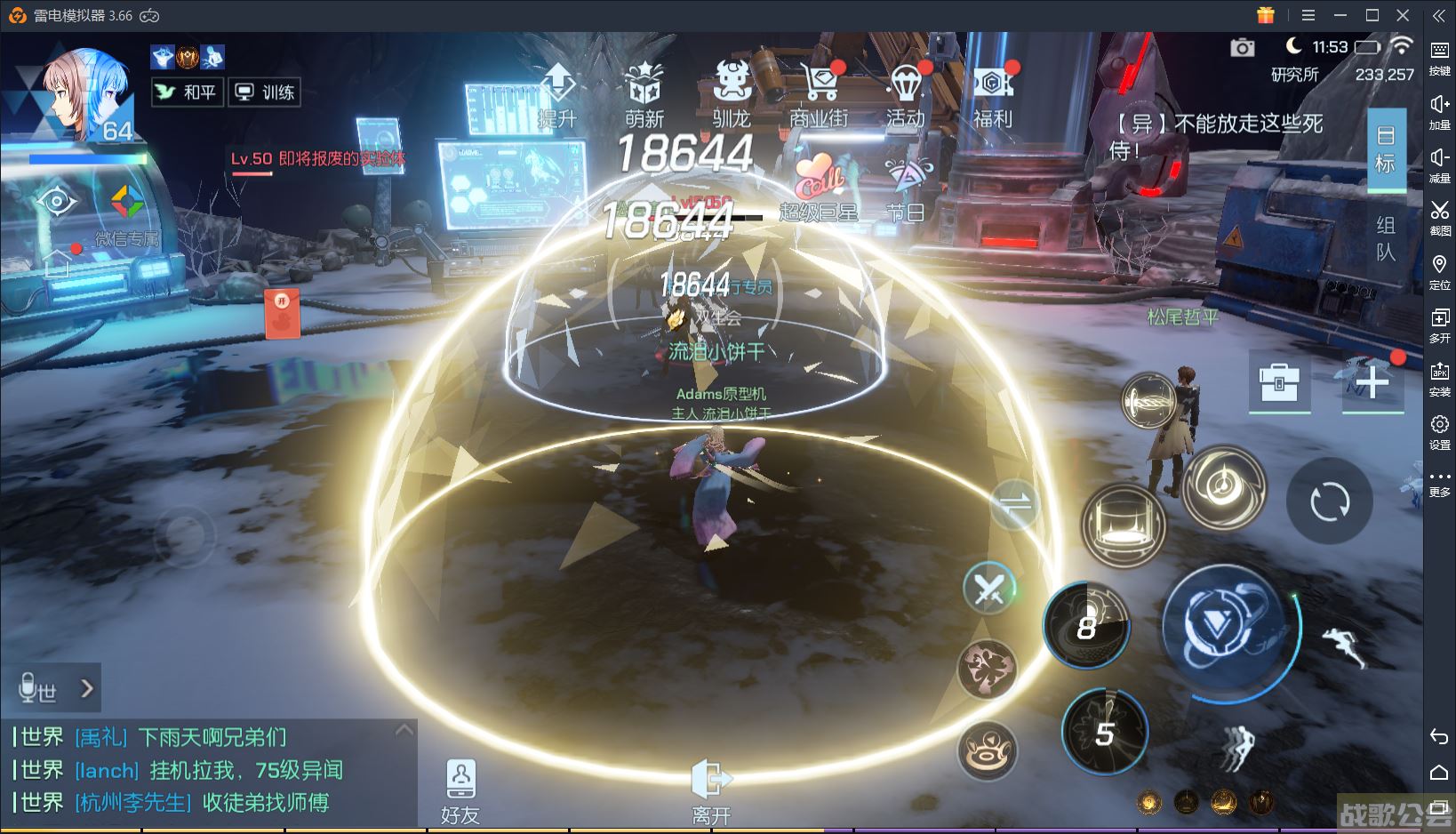Image resolution: width=1456 pixels, height=834 pixels.
Task: Switch to the 目标 objectives tab
Action: 1386,149
